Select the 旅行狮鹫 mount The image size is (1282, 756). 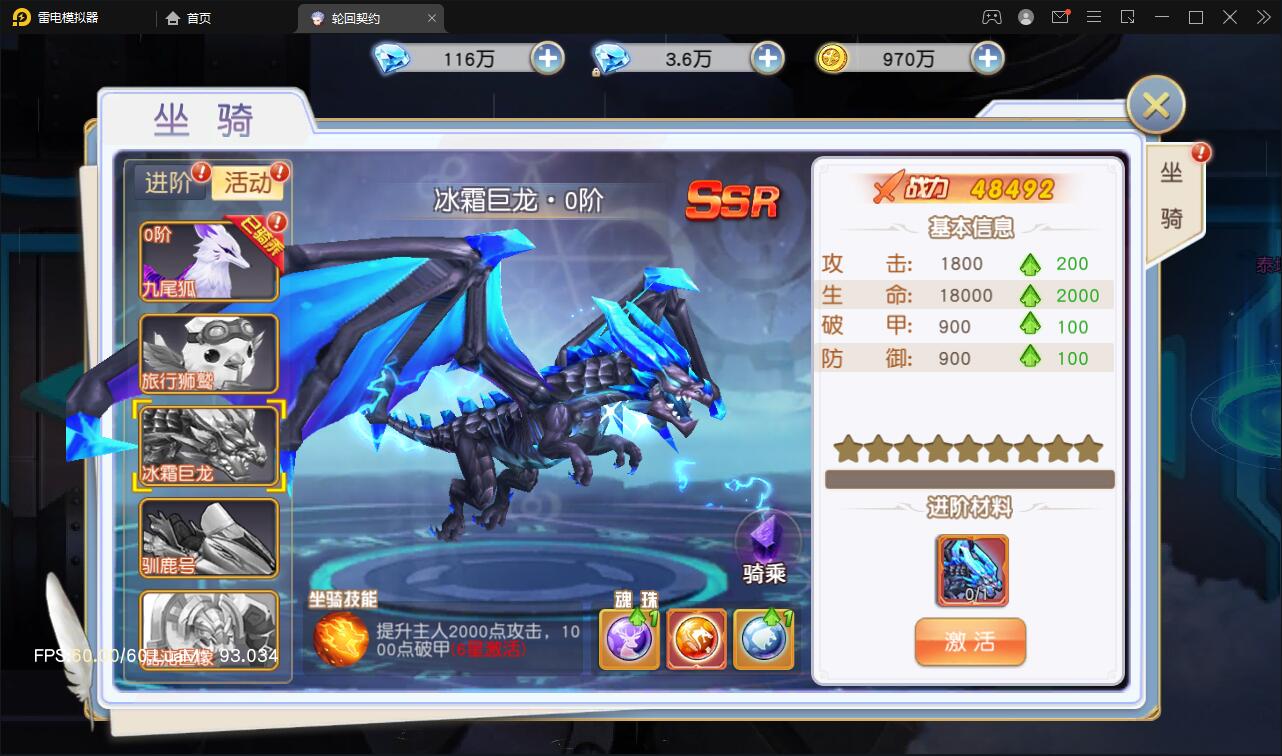point(208,355)
